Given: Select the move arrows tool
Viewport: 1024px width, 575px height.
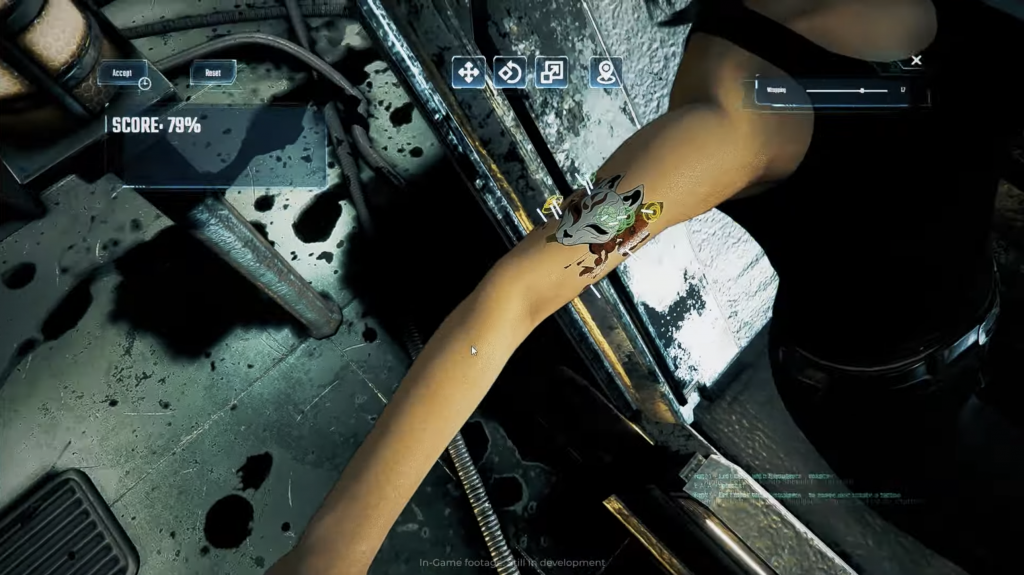Looking at the screenshot, I should (468, 71).
